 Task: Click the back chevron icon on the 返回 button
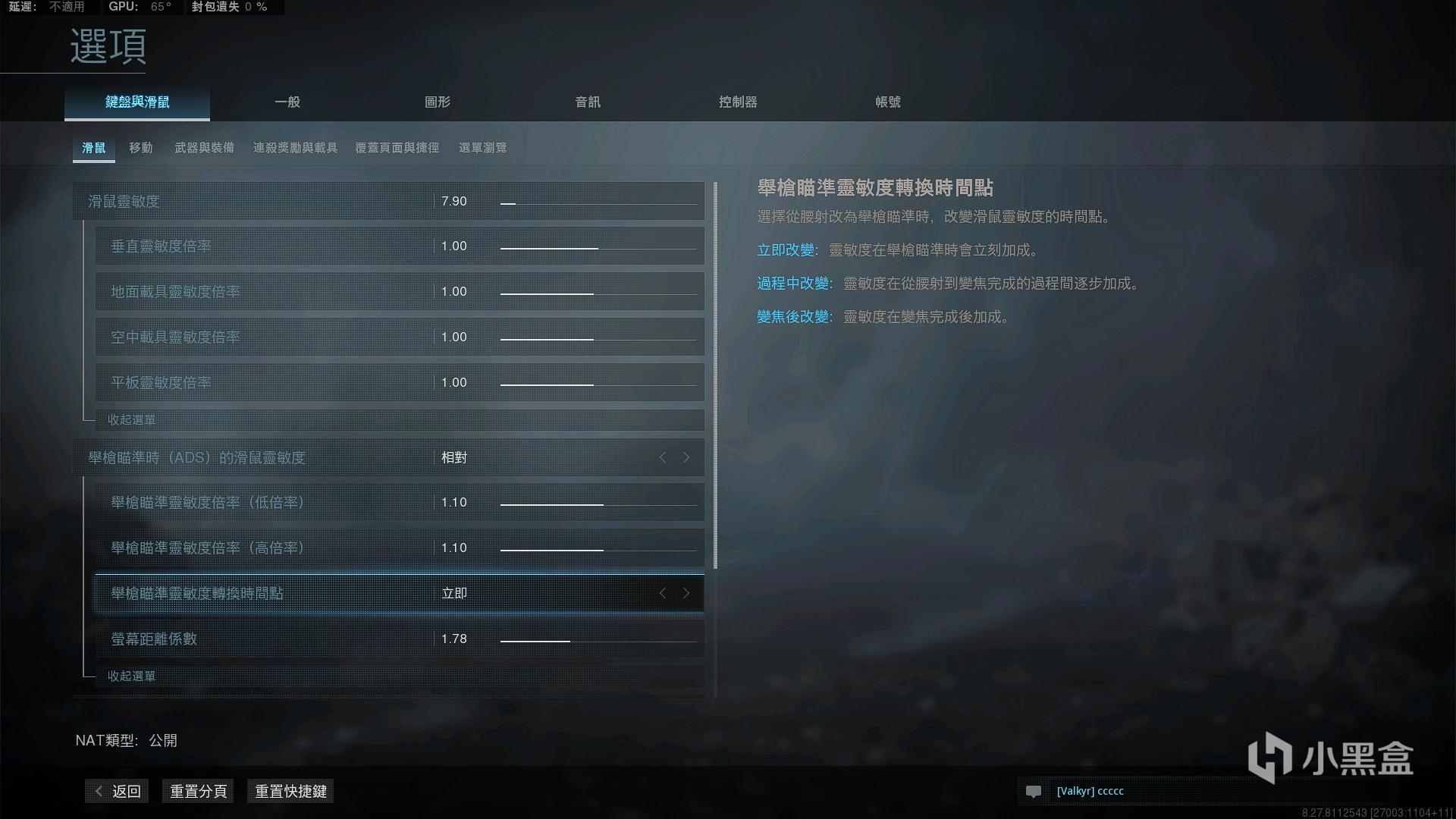point(98,791)
